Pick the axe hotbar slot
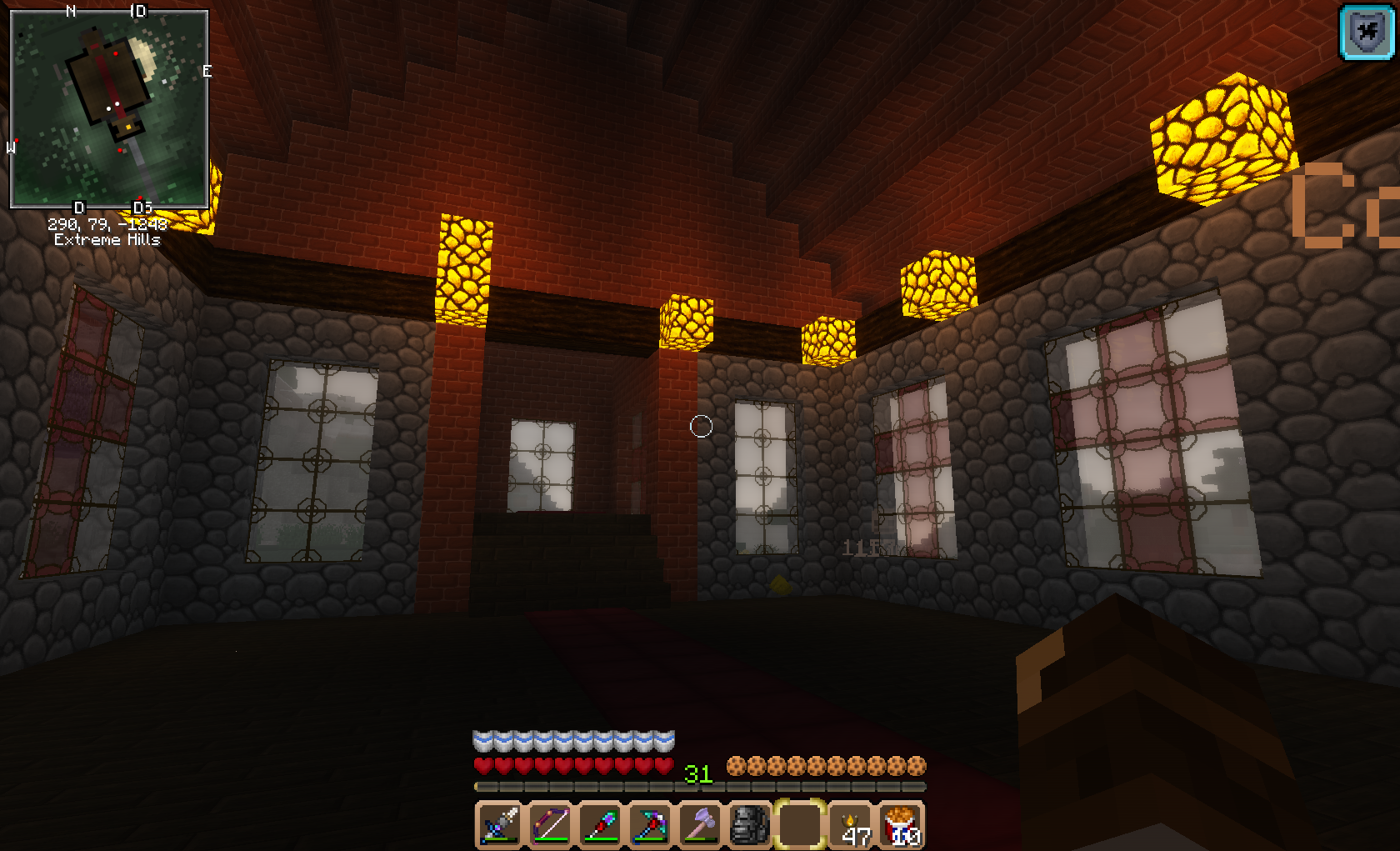 click(700, 825)
